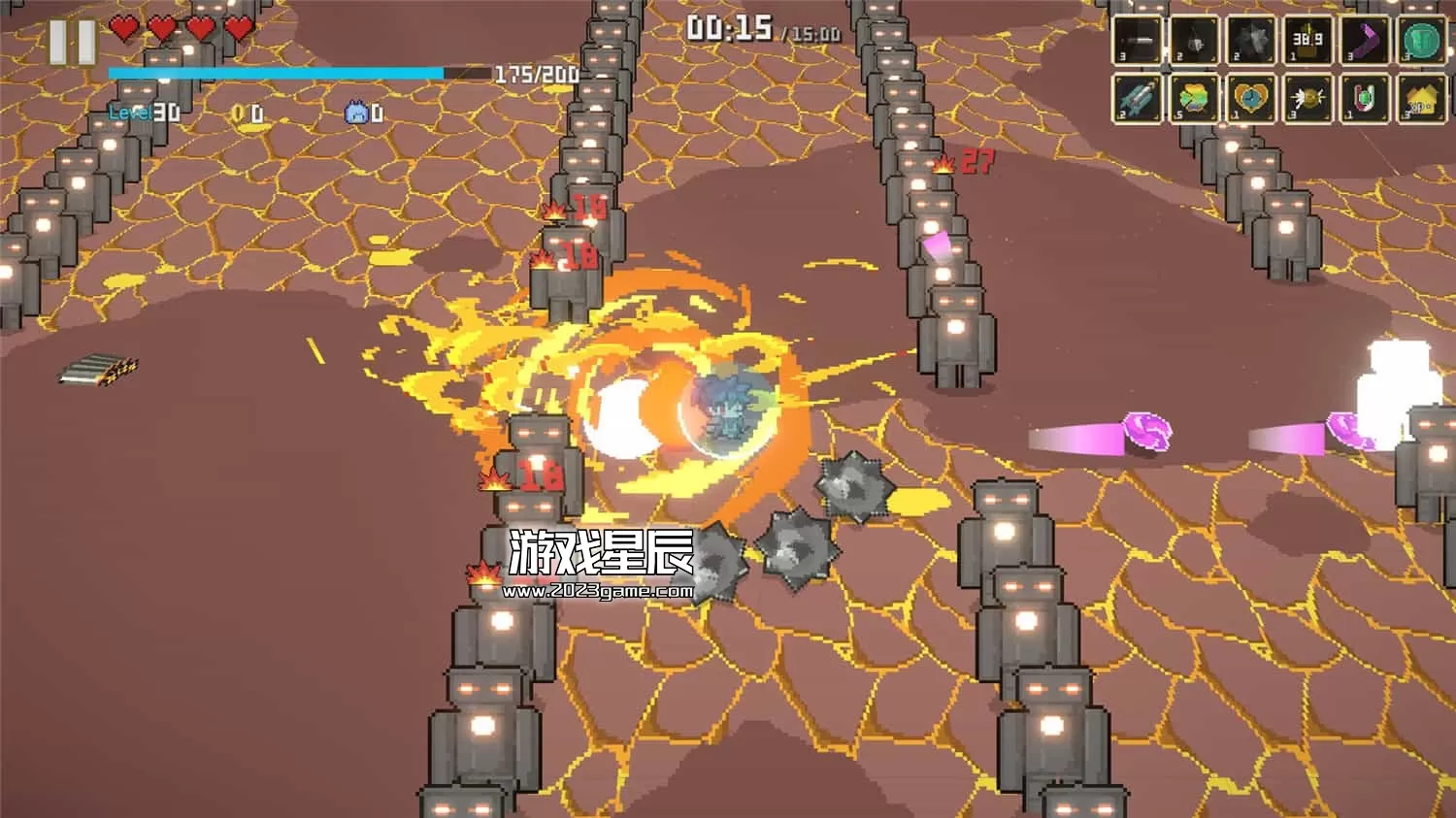Image resolution: width=1456 pixels, height=818 pixels.
Task: Choose the golden heart clock item
Action: point(1251,98)
